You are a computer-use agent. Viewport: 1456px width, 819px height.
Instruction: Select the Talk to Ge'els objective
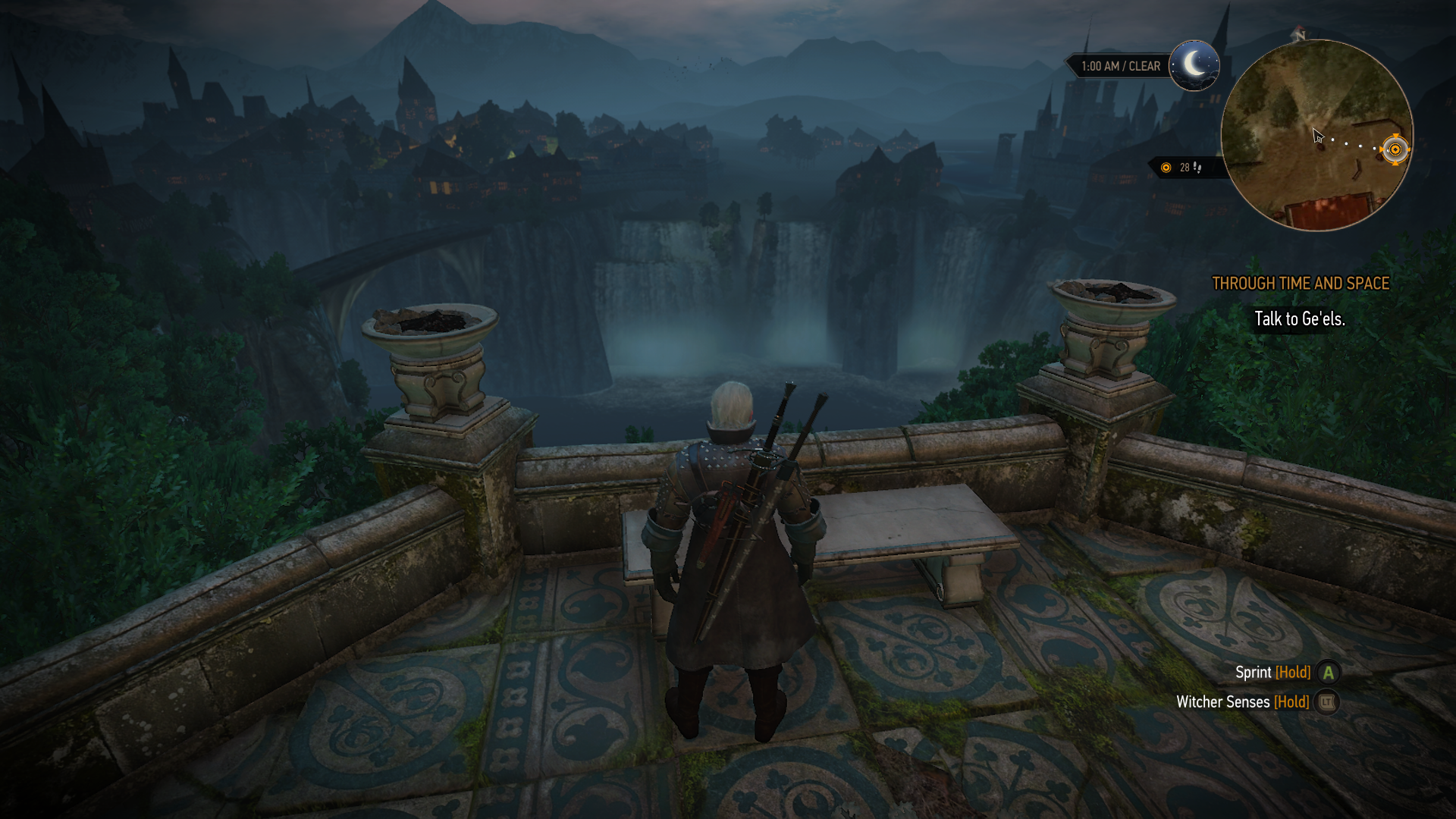tap(1299, 319)
